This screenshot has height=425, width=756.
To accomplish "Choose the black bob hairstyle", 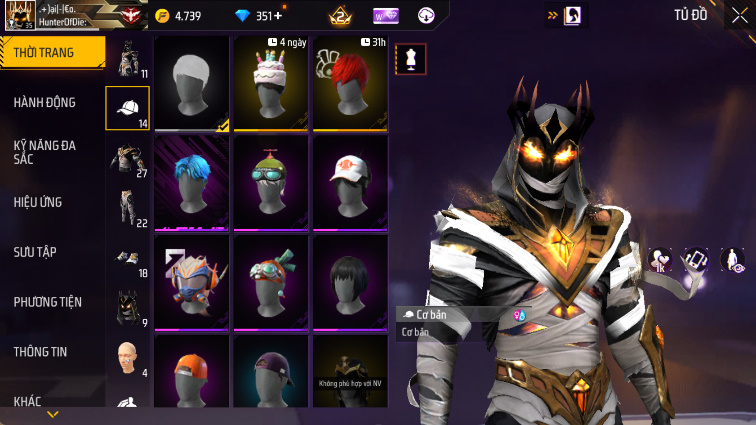I will click(x=350, y=281).
